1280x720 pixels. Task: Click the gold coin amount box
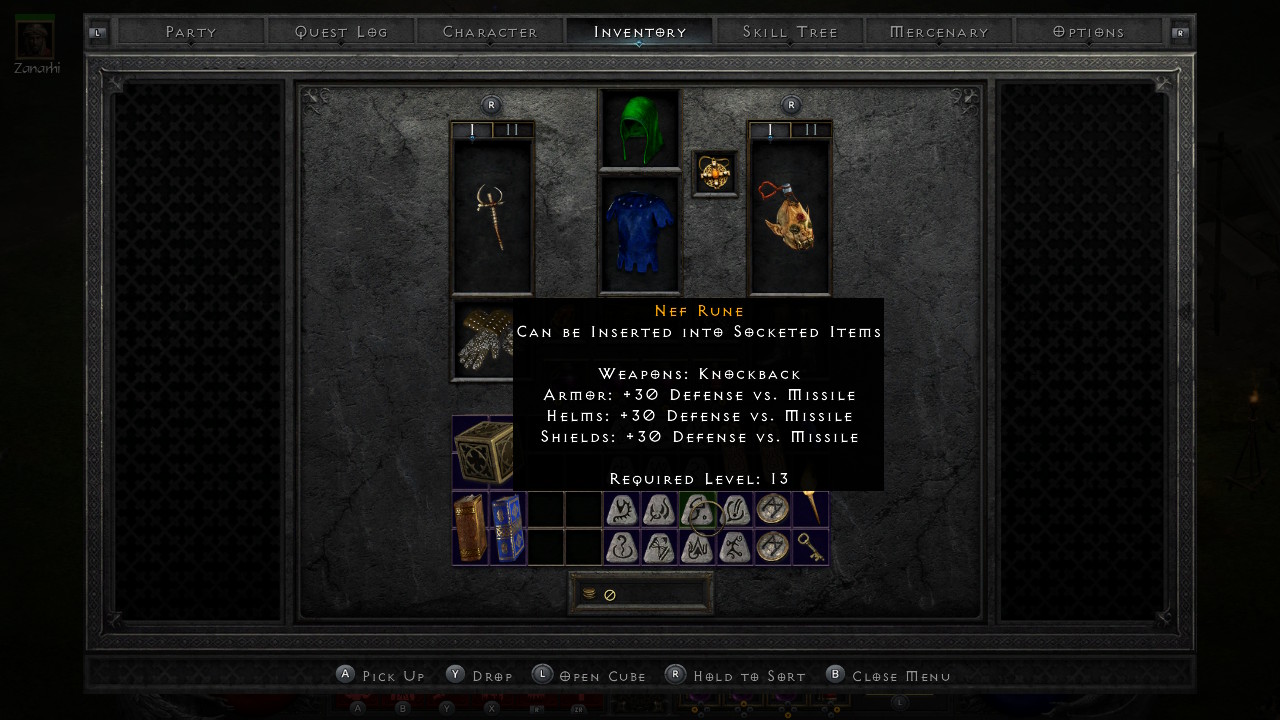click(x=641, y=594)
